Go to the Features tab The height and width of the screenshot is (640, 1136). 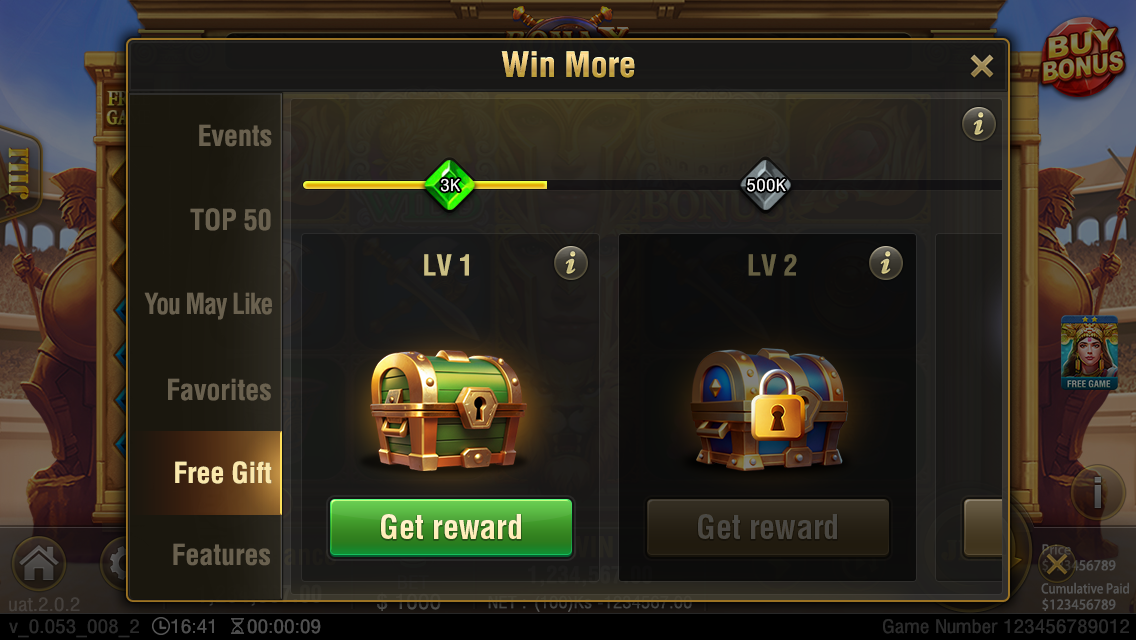point(221,554)
